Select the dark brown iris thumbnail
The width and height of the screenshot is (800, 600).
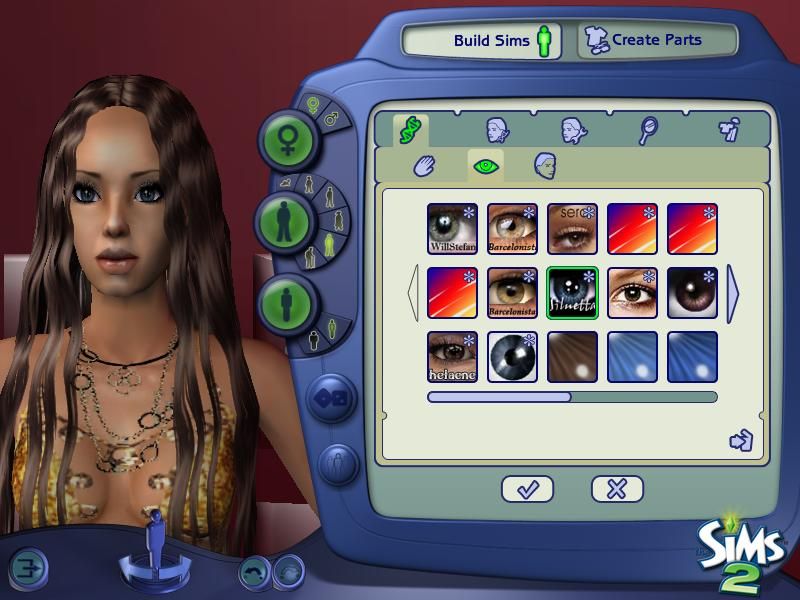pyautogui.click(x=692, y=293)
